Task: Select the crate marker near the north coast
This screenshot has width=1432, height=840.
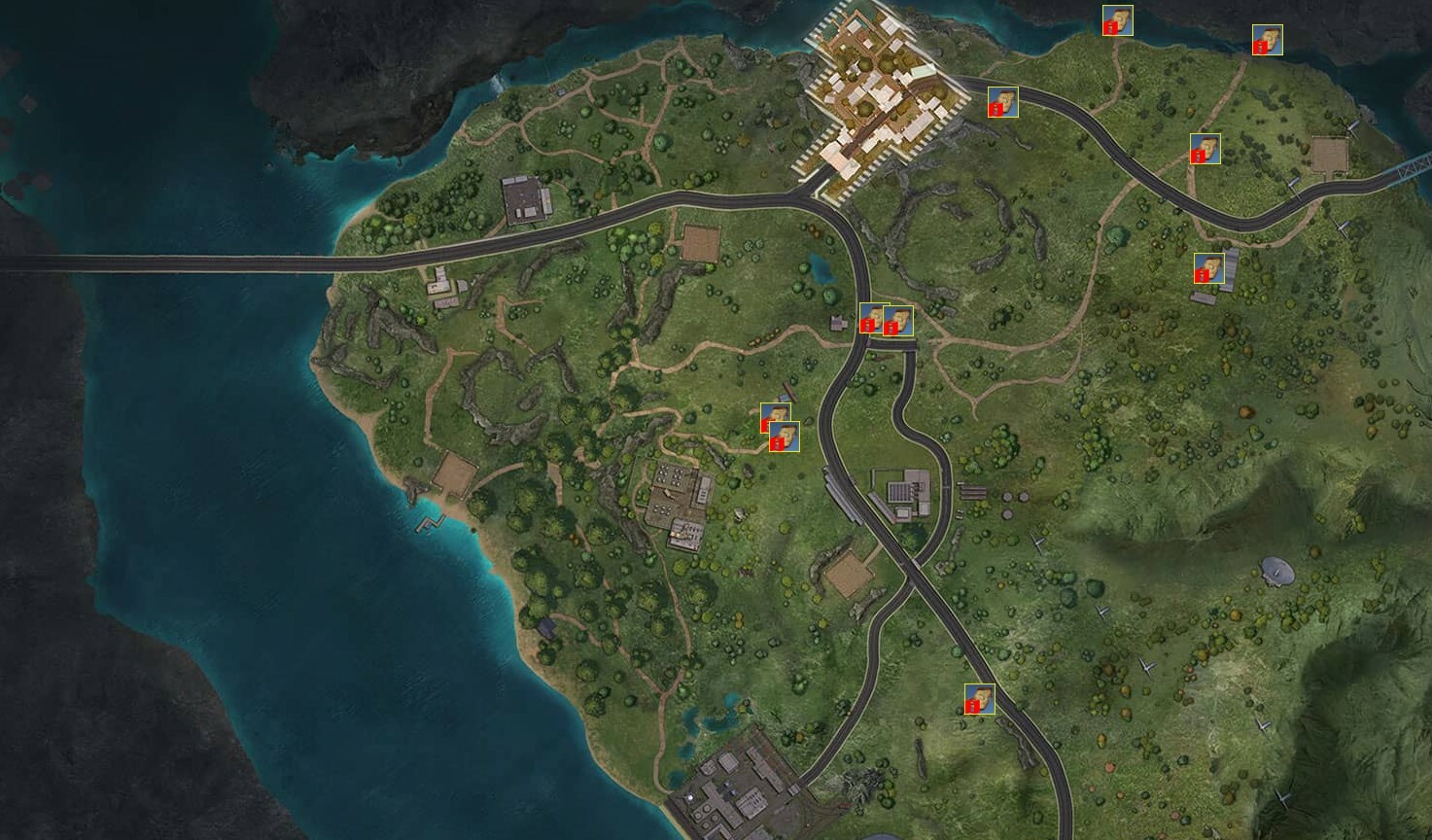Action: click(x=1120, y=21)
